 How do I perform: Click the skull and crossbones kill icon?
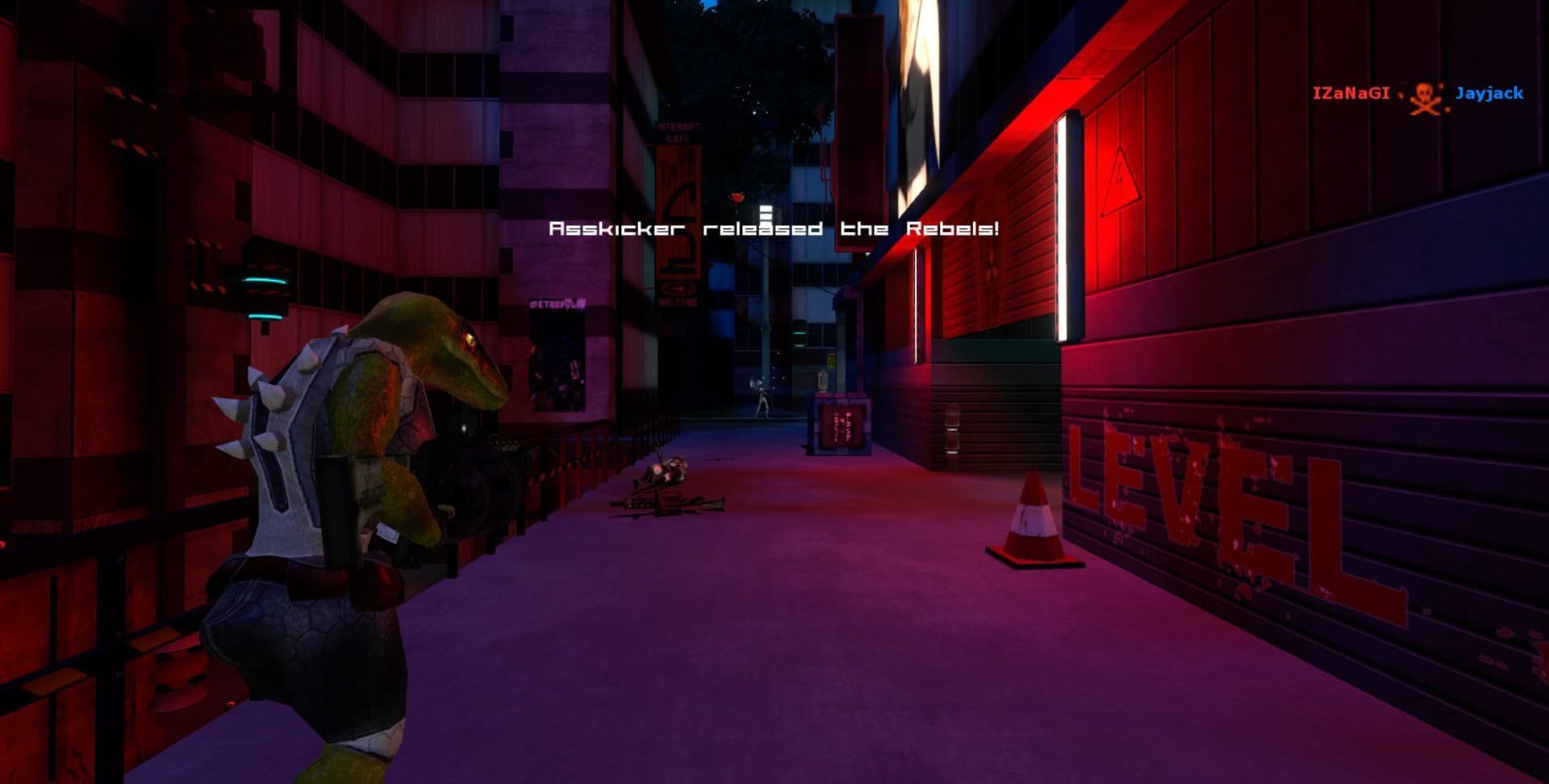tap(1421, 94)
